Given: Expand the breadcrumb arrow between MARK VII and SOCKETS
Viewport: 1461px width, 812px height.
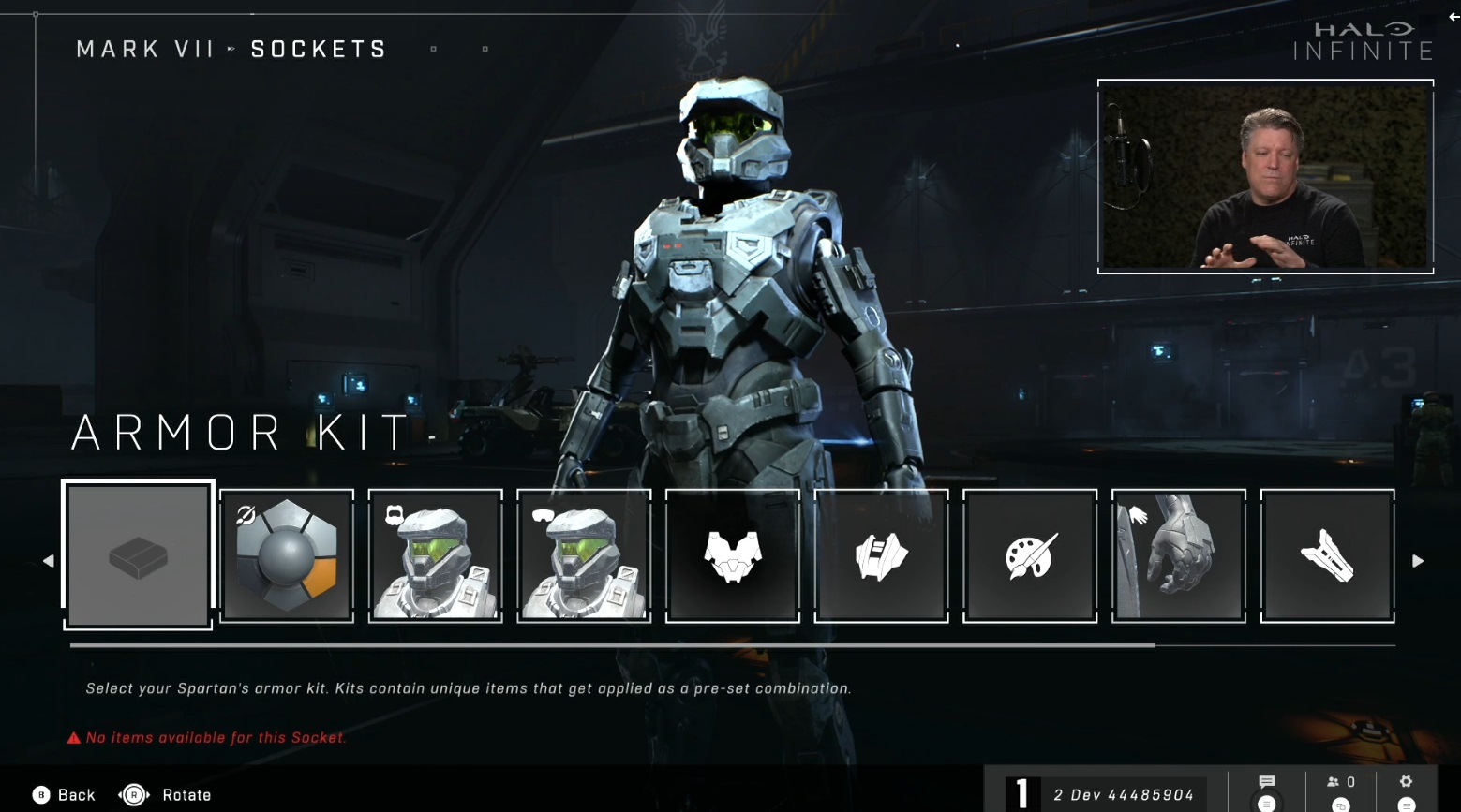Looking at the screenshot, I should coord(231,49).
